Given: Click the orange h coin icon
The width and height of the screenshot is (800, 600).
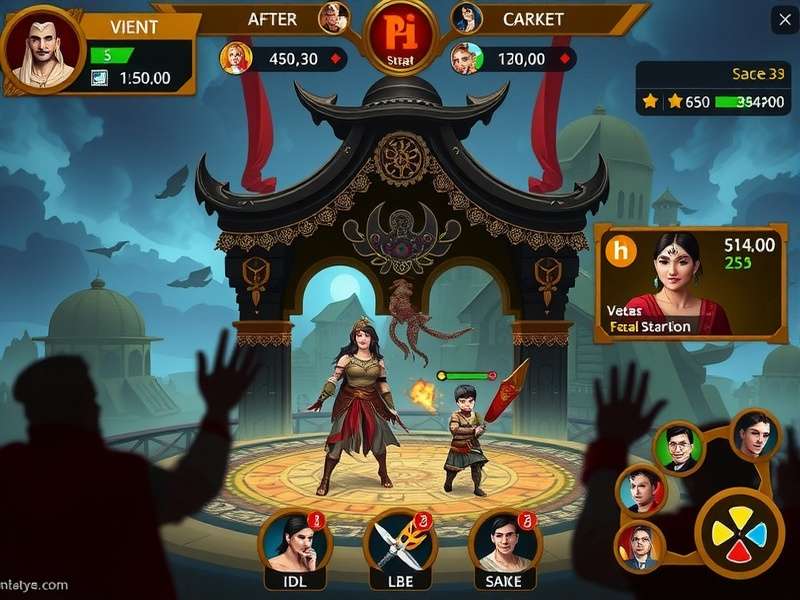Looking at the screenshot, I should (621, 250).
